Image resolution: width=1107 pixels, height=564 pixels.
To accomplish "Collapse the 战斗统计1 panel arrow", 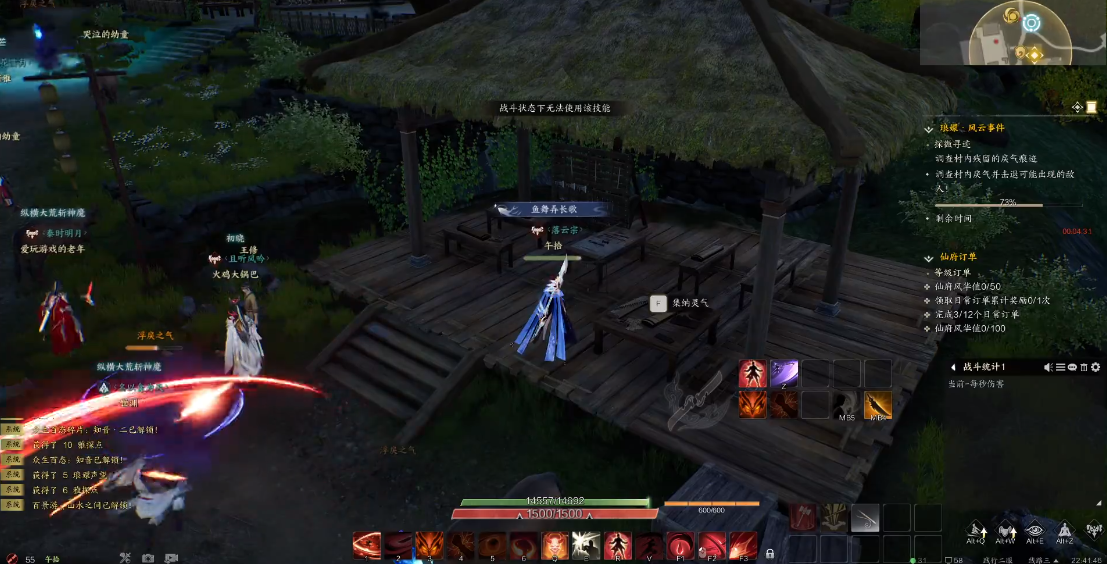I will click(x=952, y=367).
